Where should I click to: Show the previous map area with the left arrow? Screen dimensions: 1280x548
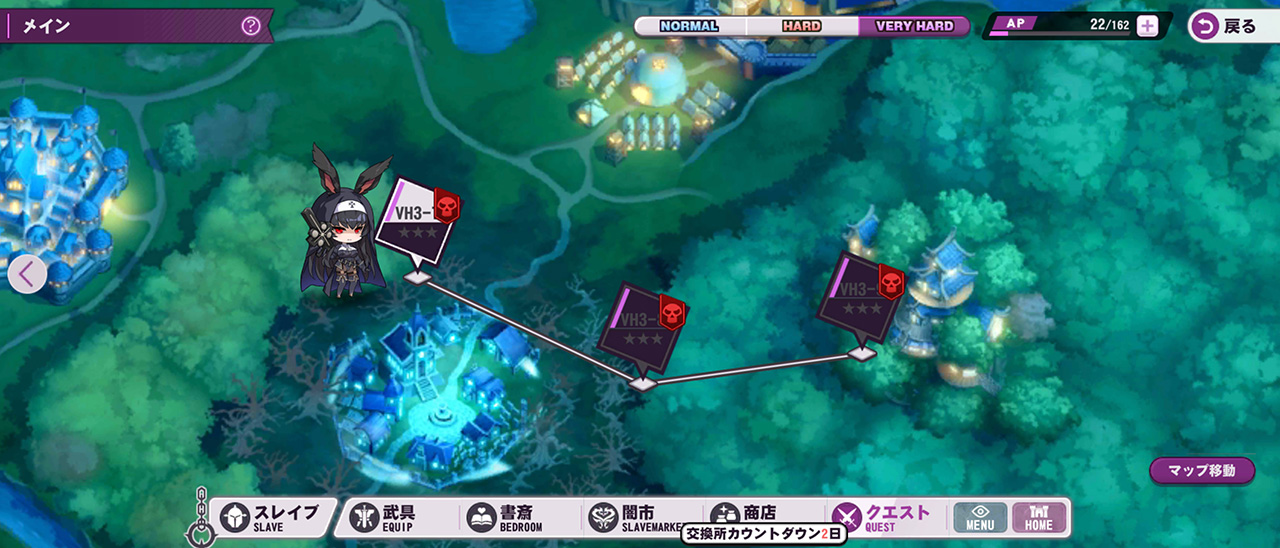(27, 274)
